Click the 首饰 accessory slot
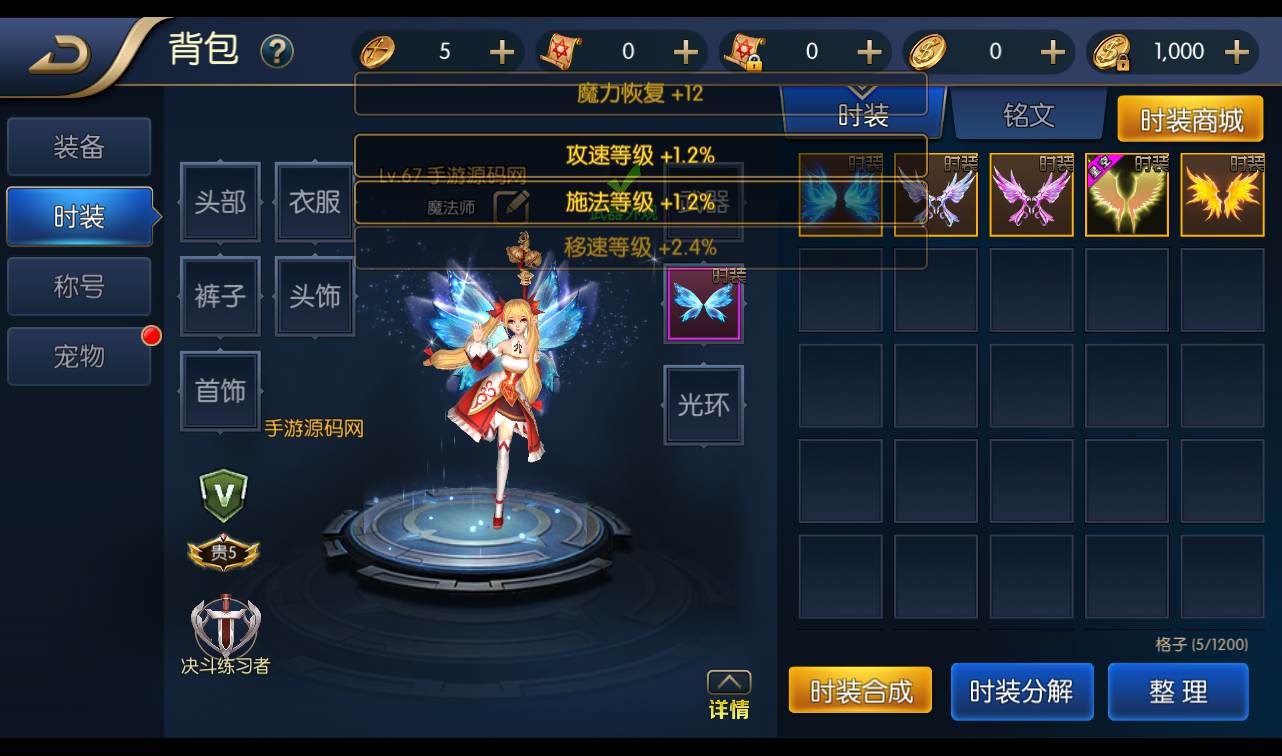Image resolution: width=1282 pixels, height=756 pixels. click(x=219, y=391)
